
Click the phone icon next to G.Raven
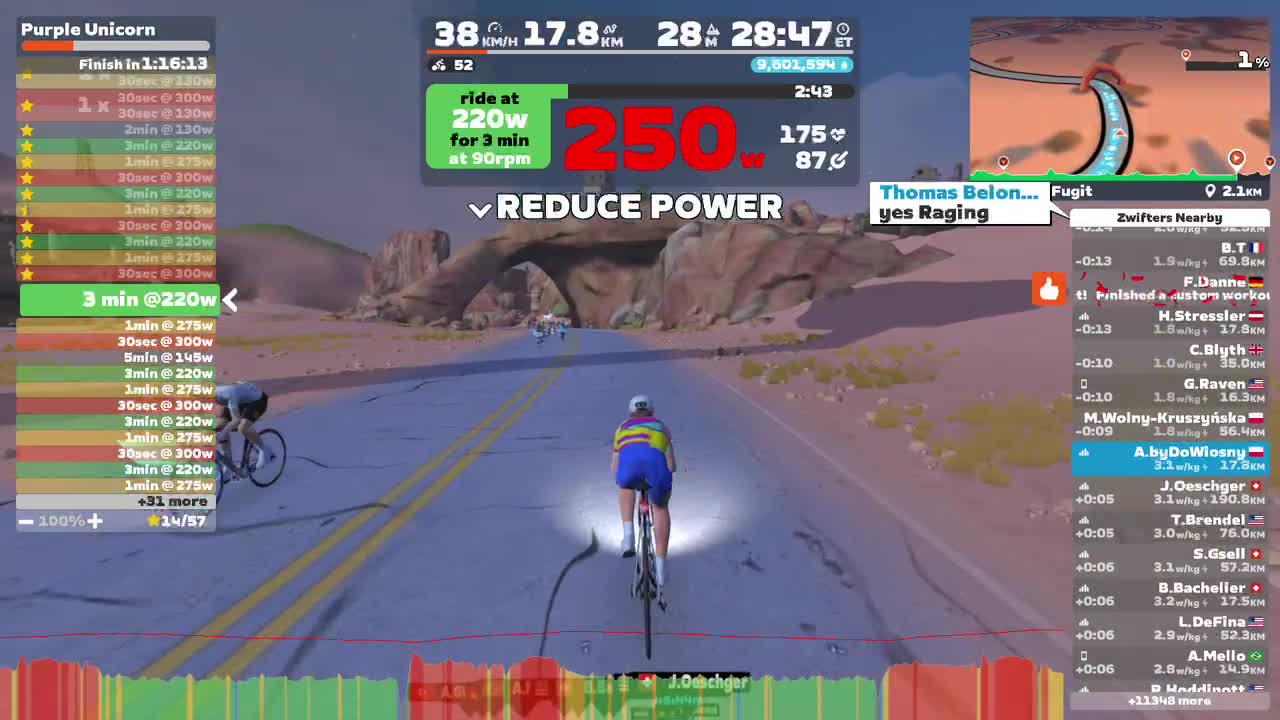pos(1084,384)
